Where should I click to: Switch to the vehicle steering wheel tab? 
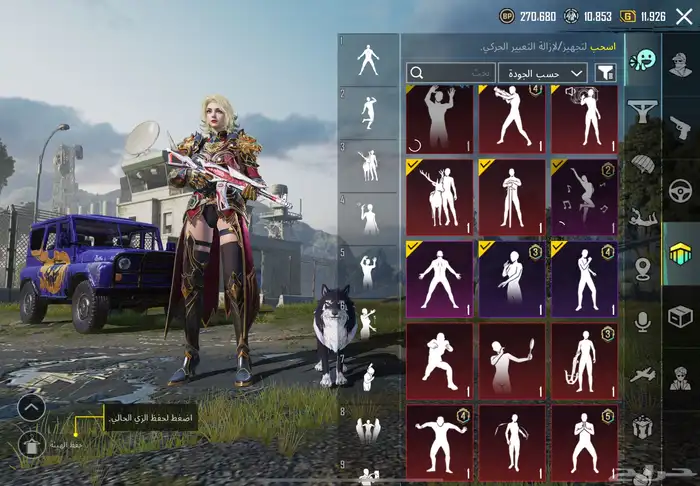click(681, 190)
